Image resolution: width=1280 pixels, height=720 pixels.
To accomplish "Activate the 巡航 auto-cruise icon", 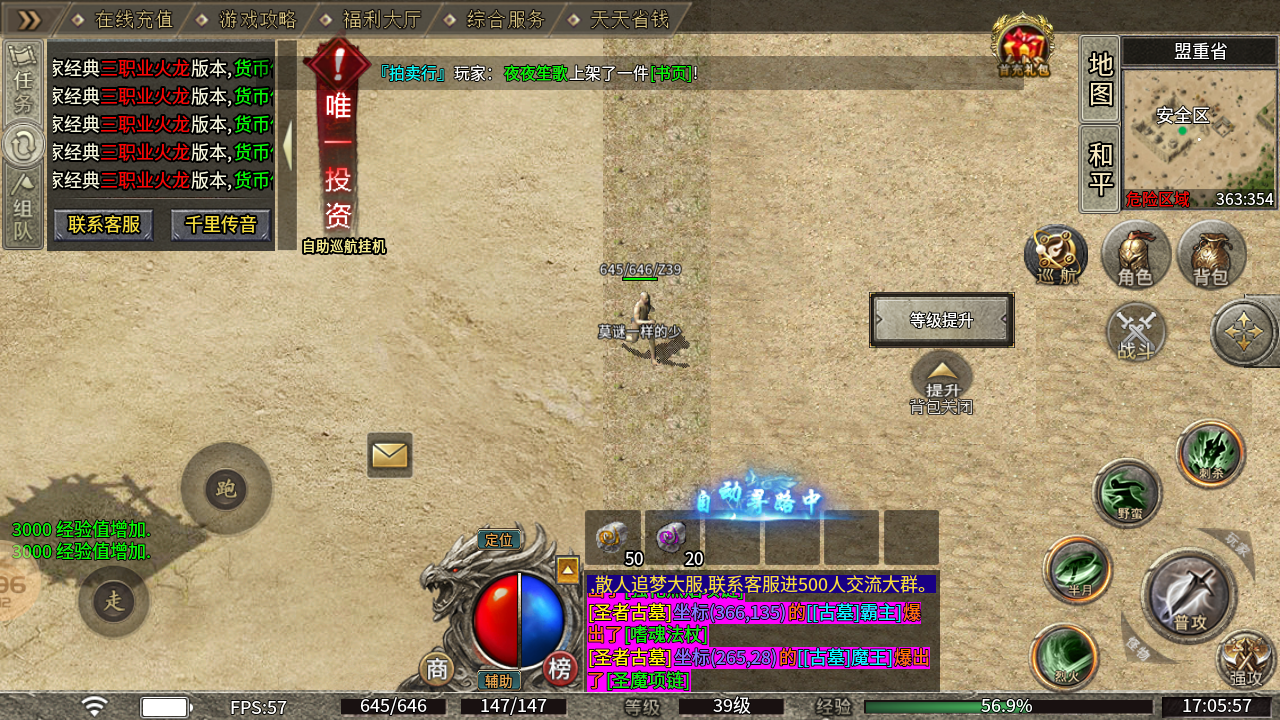I will point(1056,254).
